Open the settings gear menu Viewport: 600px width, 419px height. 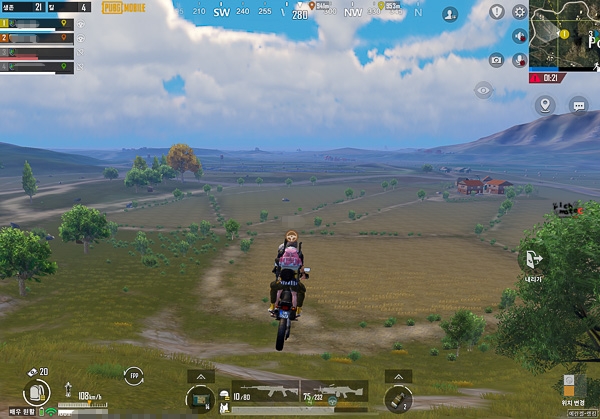(519, 12)
